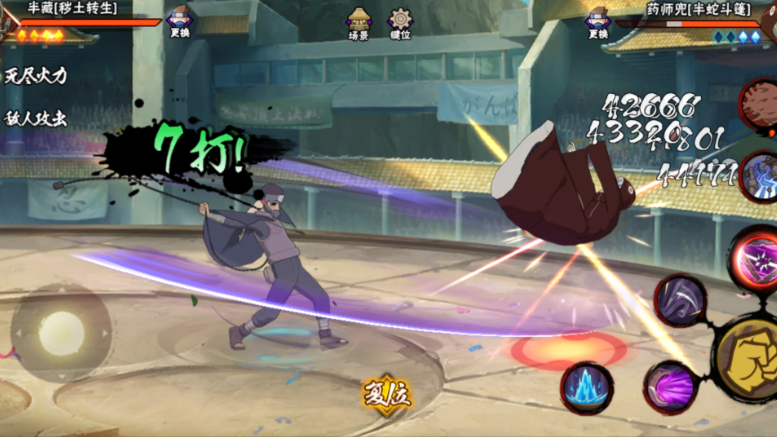The image size is (777, 437).
Task: Use the purple slash wave skill
Action: [x=668, y=387]
